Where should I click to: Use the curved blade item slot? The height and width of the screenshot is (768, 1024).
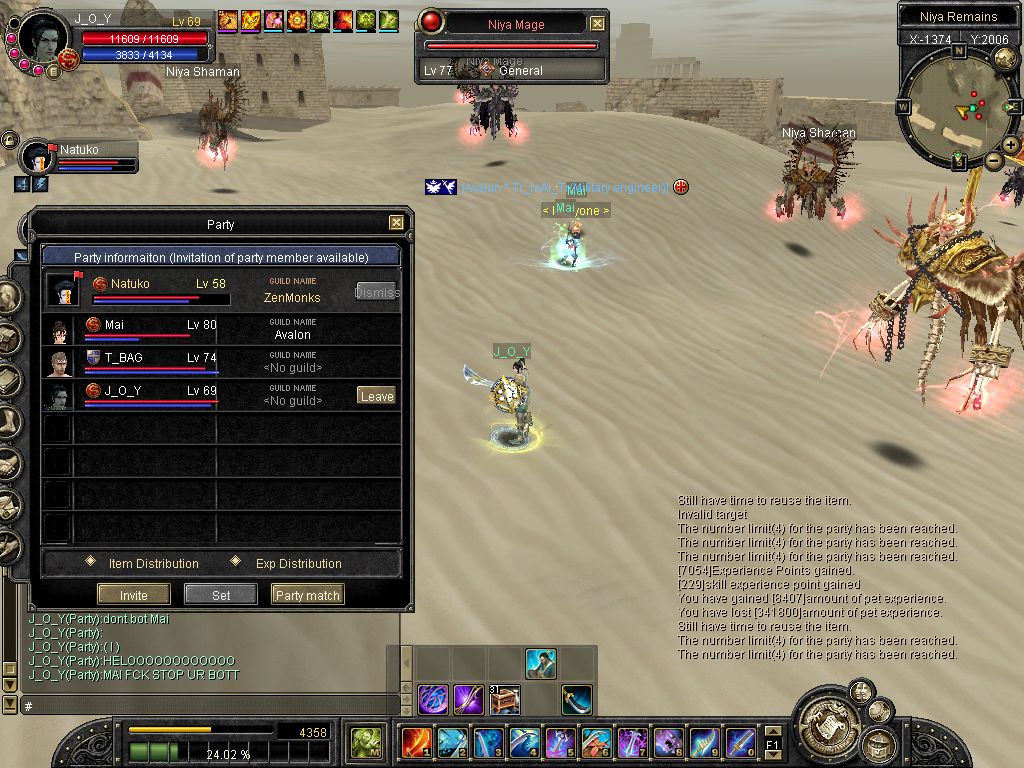click(x=576, y=699)
